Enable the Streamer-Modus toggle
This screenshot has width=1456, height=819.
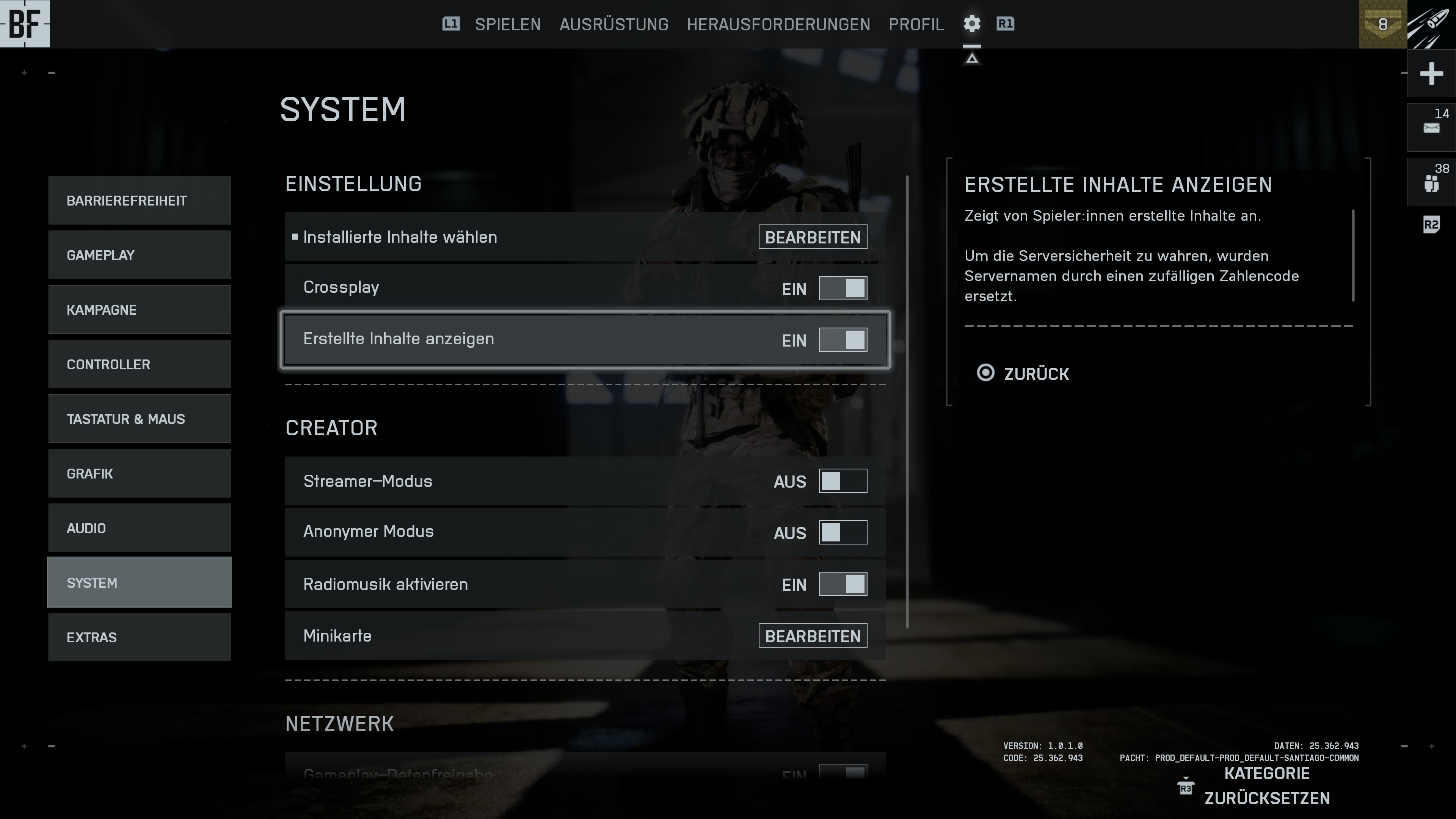click(x=842, y=481)
